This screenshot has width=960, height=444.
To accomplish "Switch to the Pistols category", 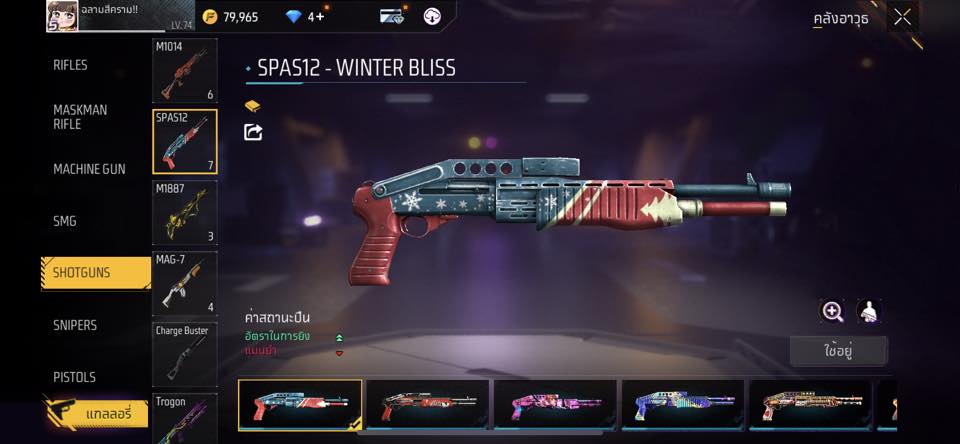I will 74,377.
